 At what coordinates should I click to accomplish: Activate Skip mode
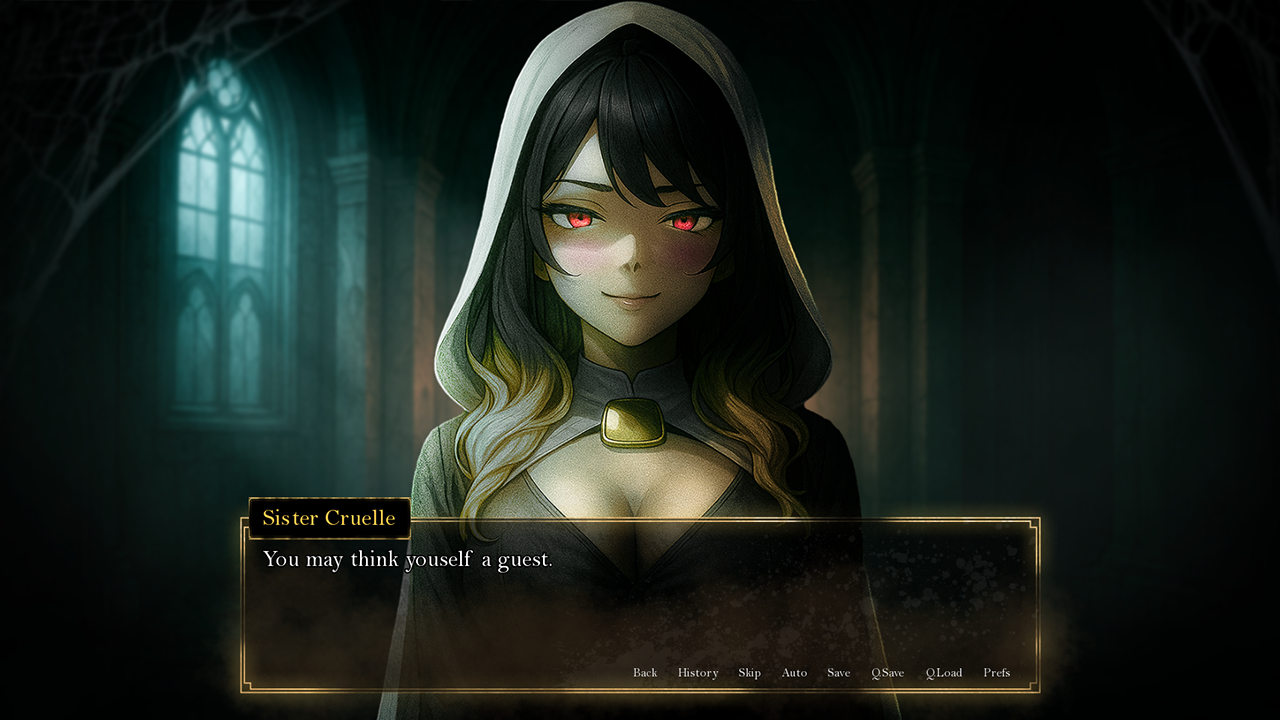[750, 673]
